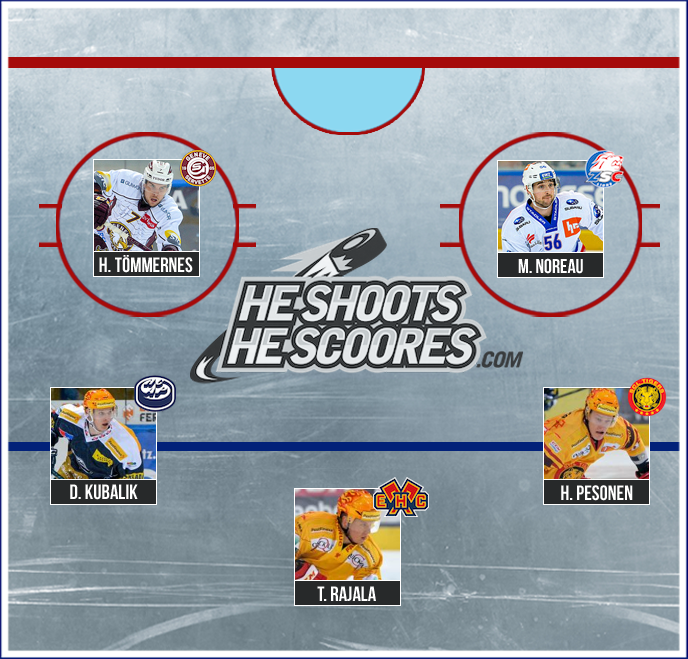Click the ZSC team logo on Noreau

click(603, 168)
